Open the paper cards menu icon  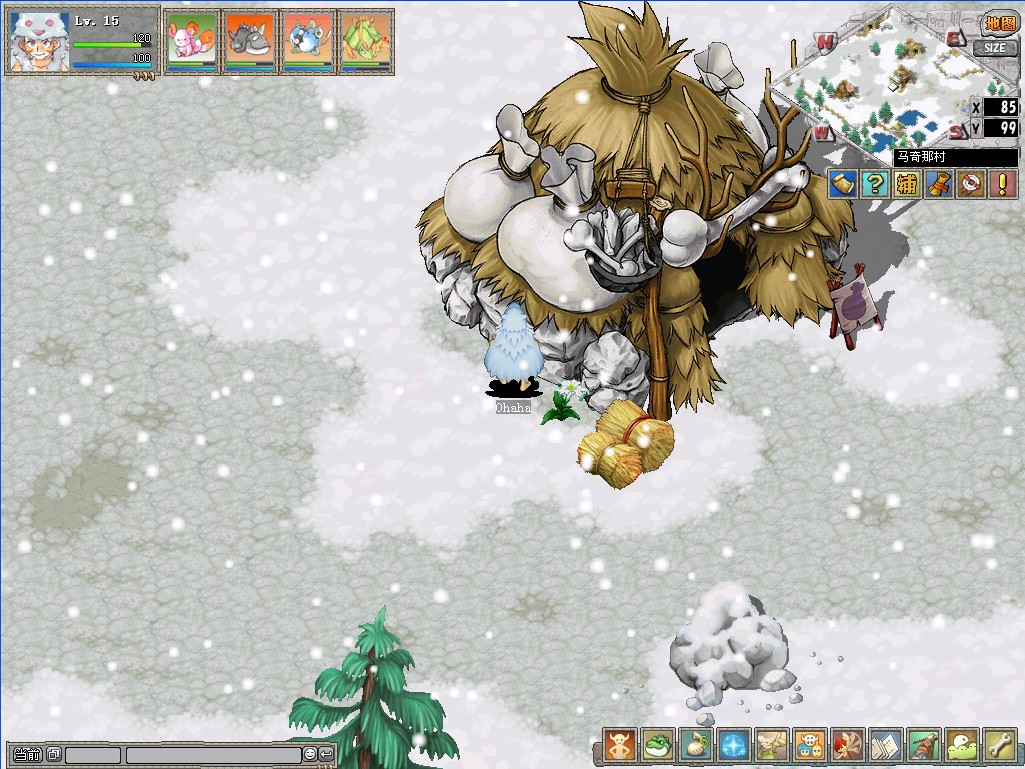coord(885,745)
